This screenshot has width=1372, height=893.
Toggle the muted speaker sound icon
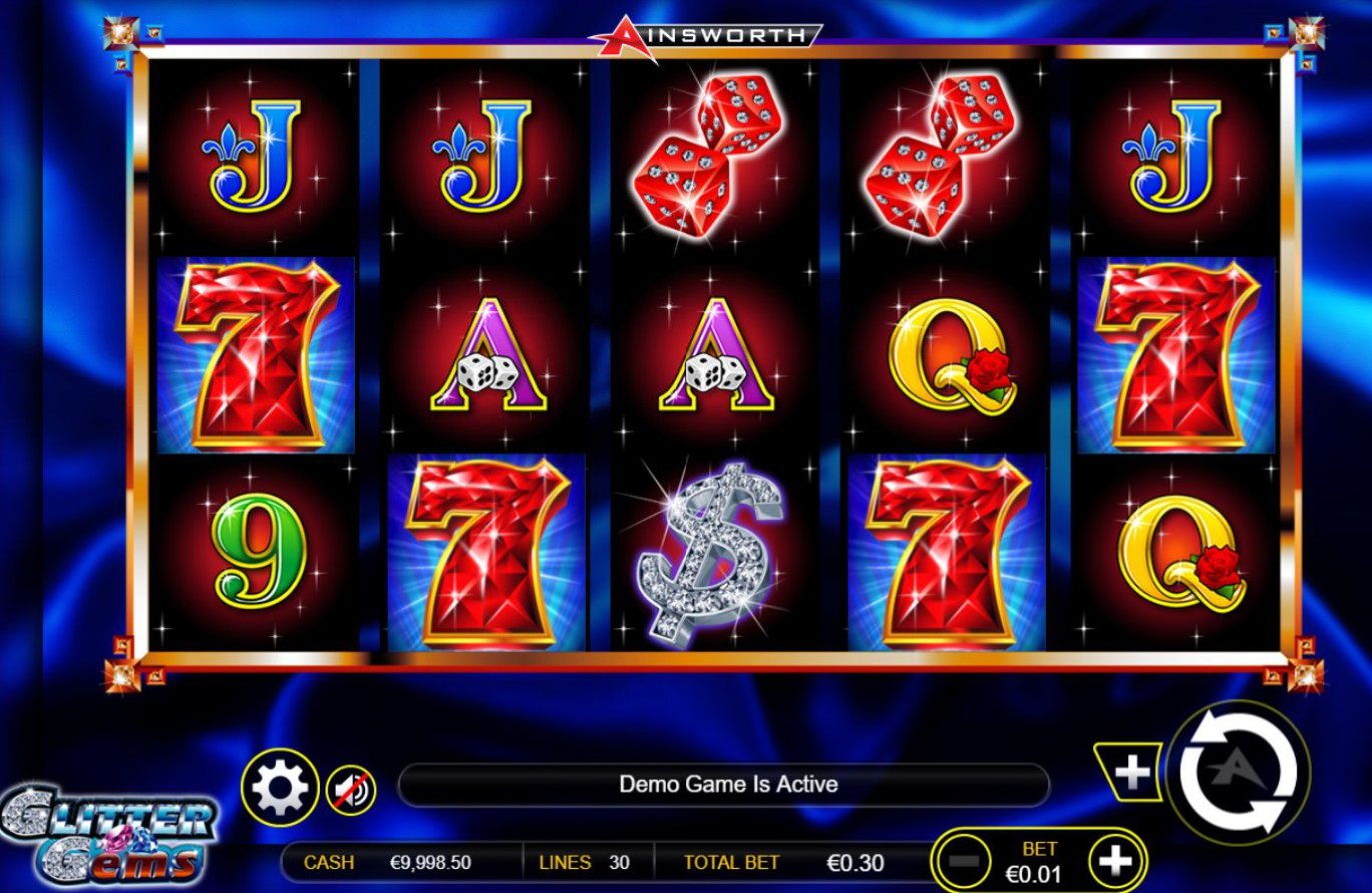click(x=351, y=791)
